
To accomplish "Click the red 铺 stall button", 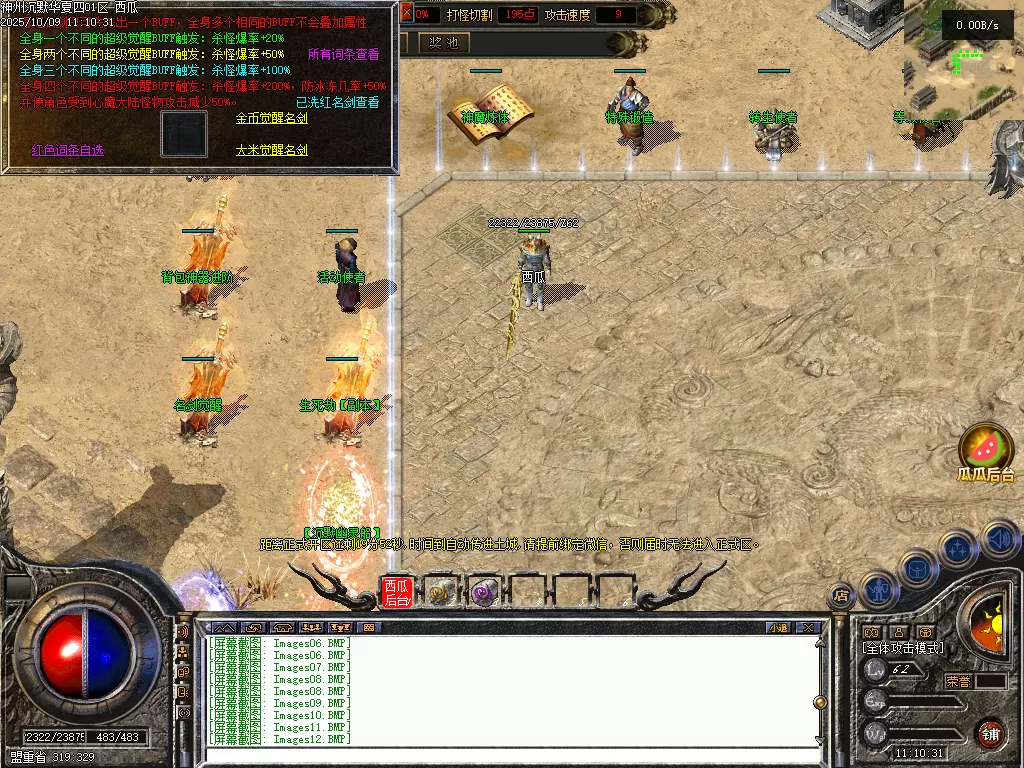I will tap(990, 734).
